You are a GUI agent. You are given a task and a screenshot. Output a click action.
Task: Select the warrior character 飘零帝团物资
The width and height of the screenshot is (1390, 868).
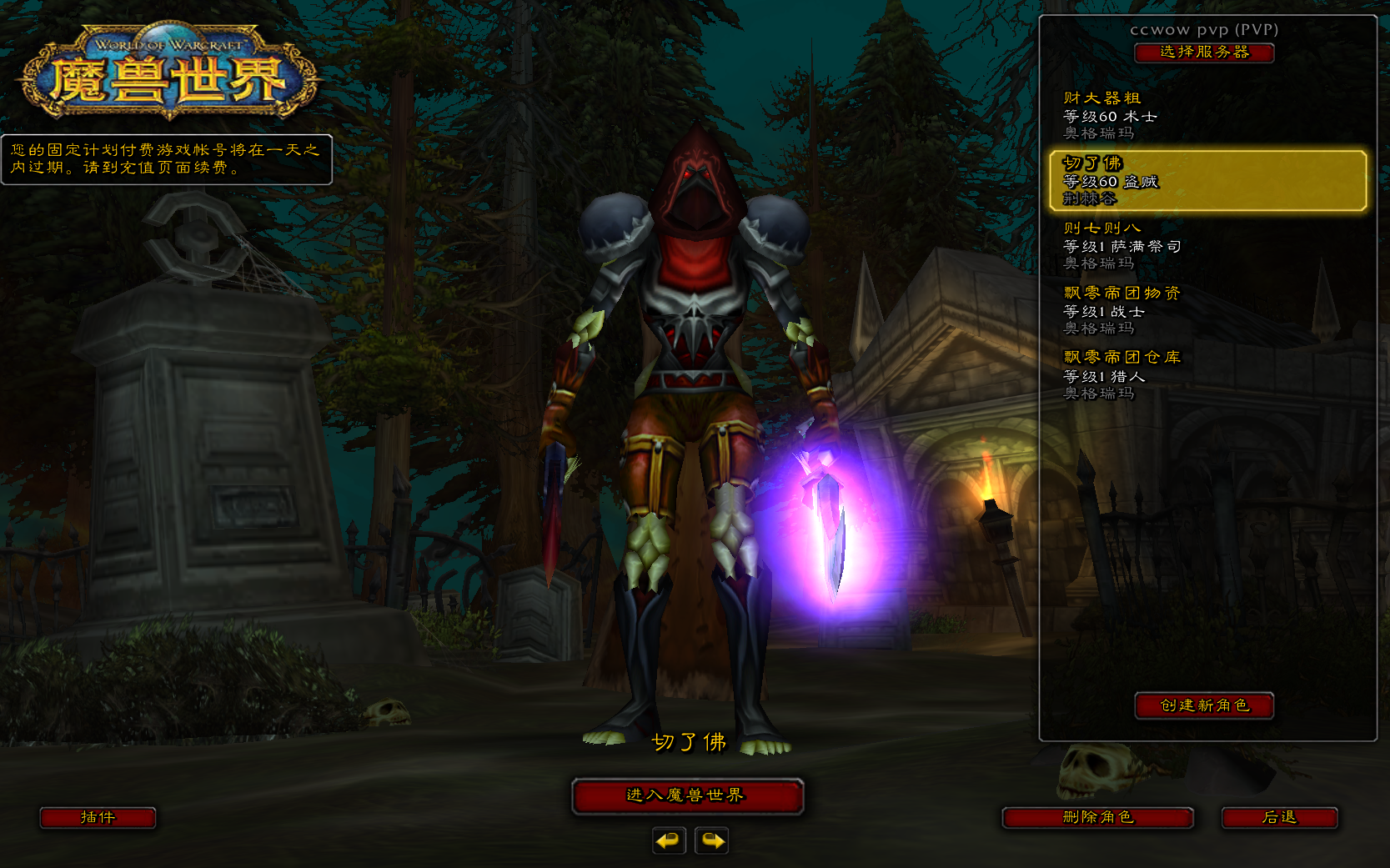coord(1207,310)
